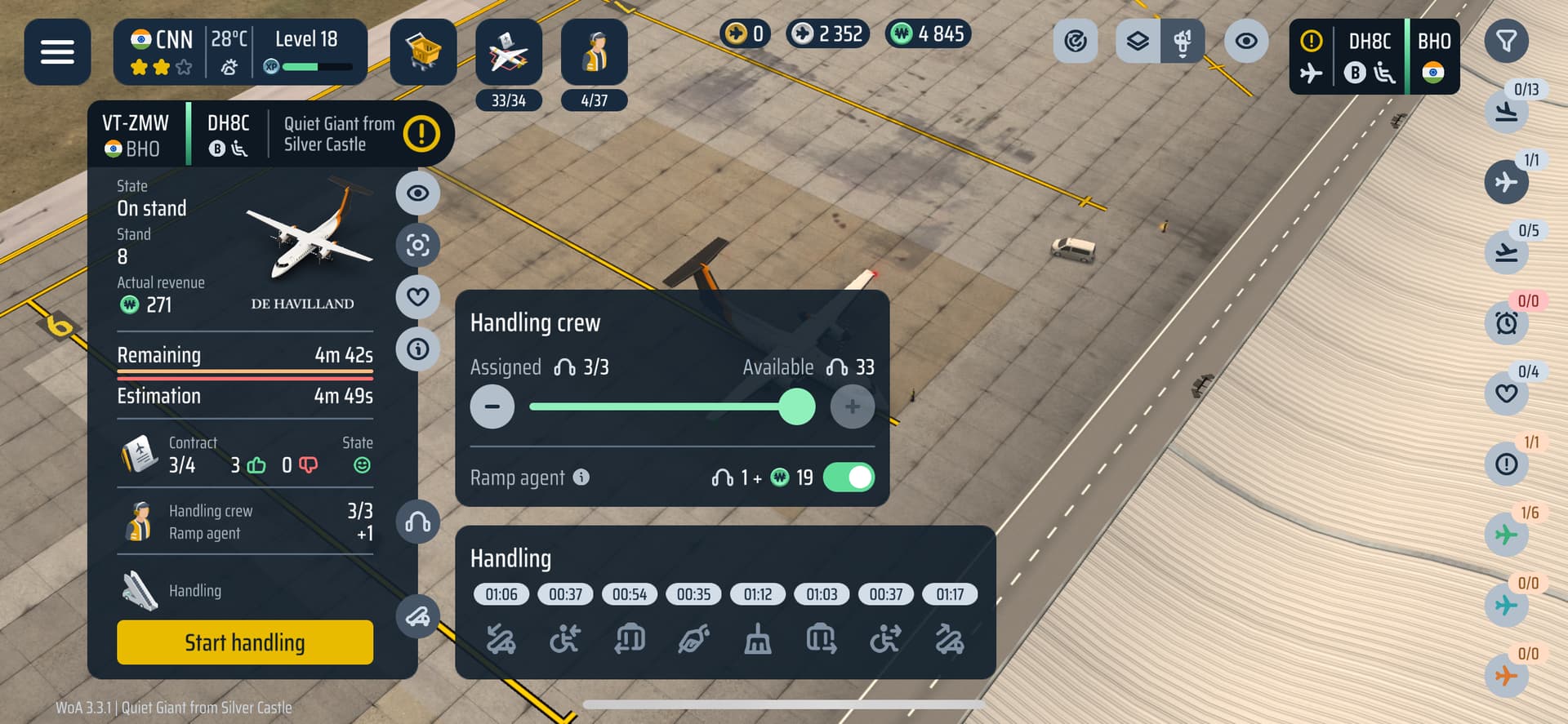This screenshot has height=724, width=1568.
Task: Focus camera on the aircraft using target icon
Action: point(418,245)
